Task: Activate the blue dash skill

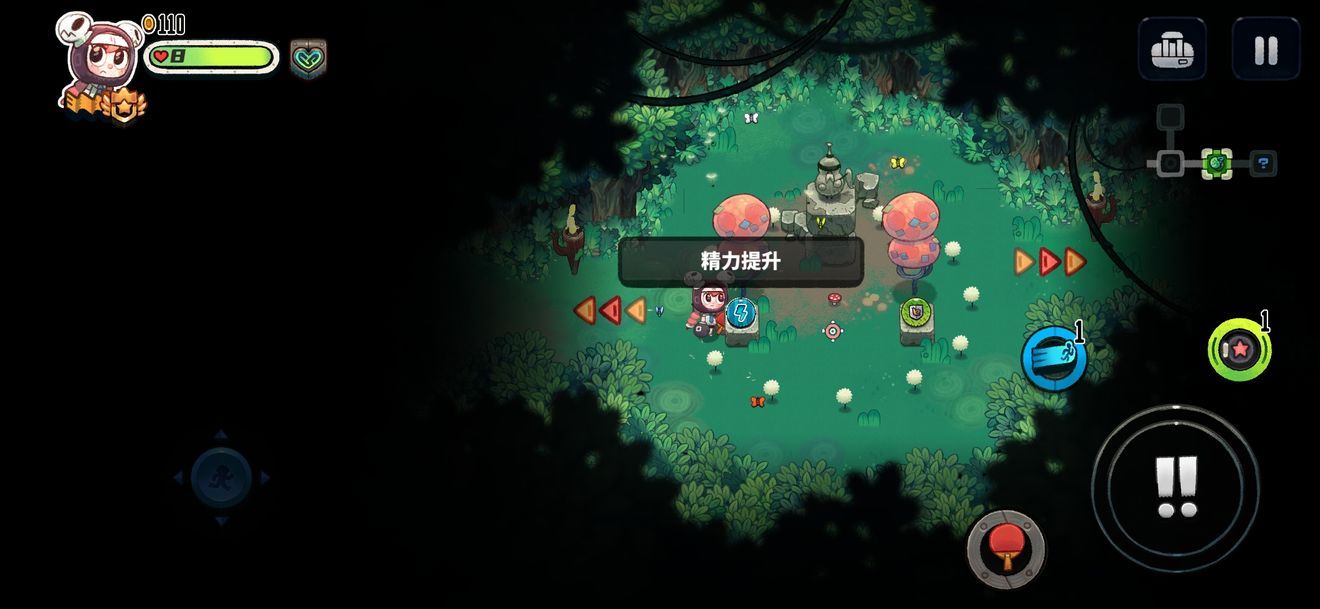Action: tap(1054, 359)
